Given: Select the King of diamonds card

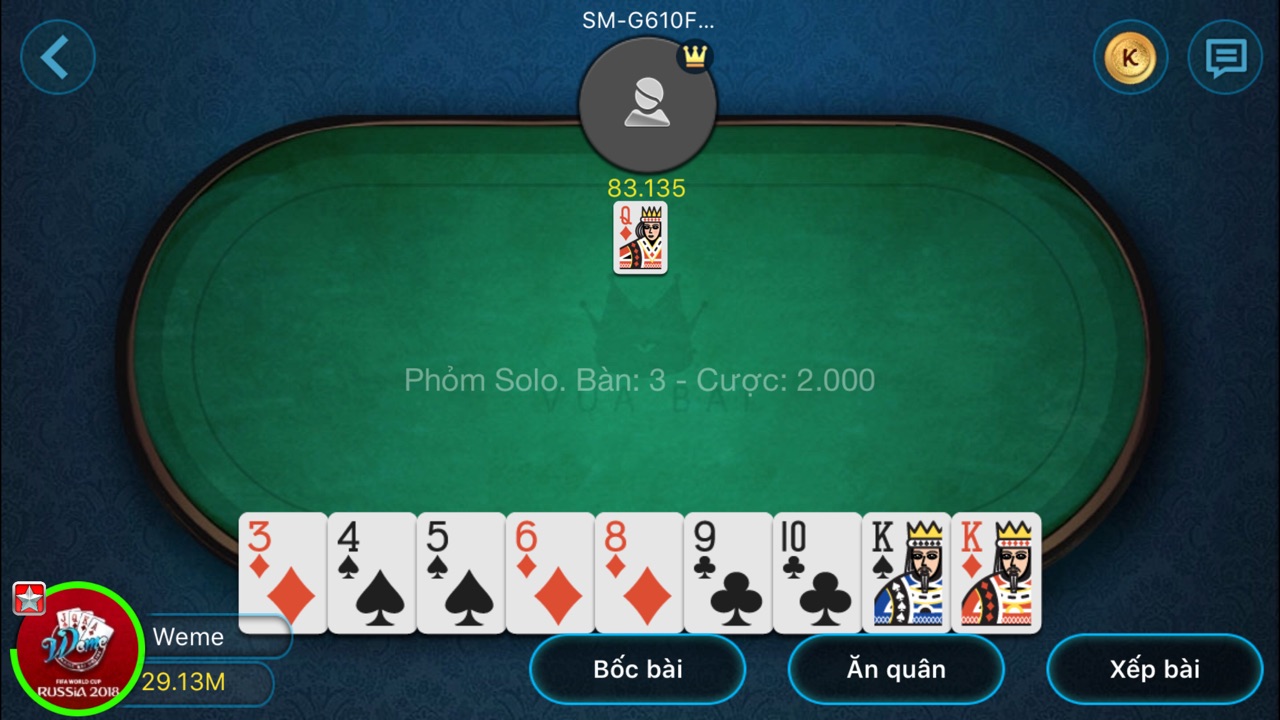Looking at the screenshot, I should point(996,573).
